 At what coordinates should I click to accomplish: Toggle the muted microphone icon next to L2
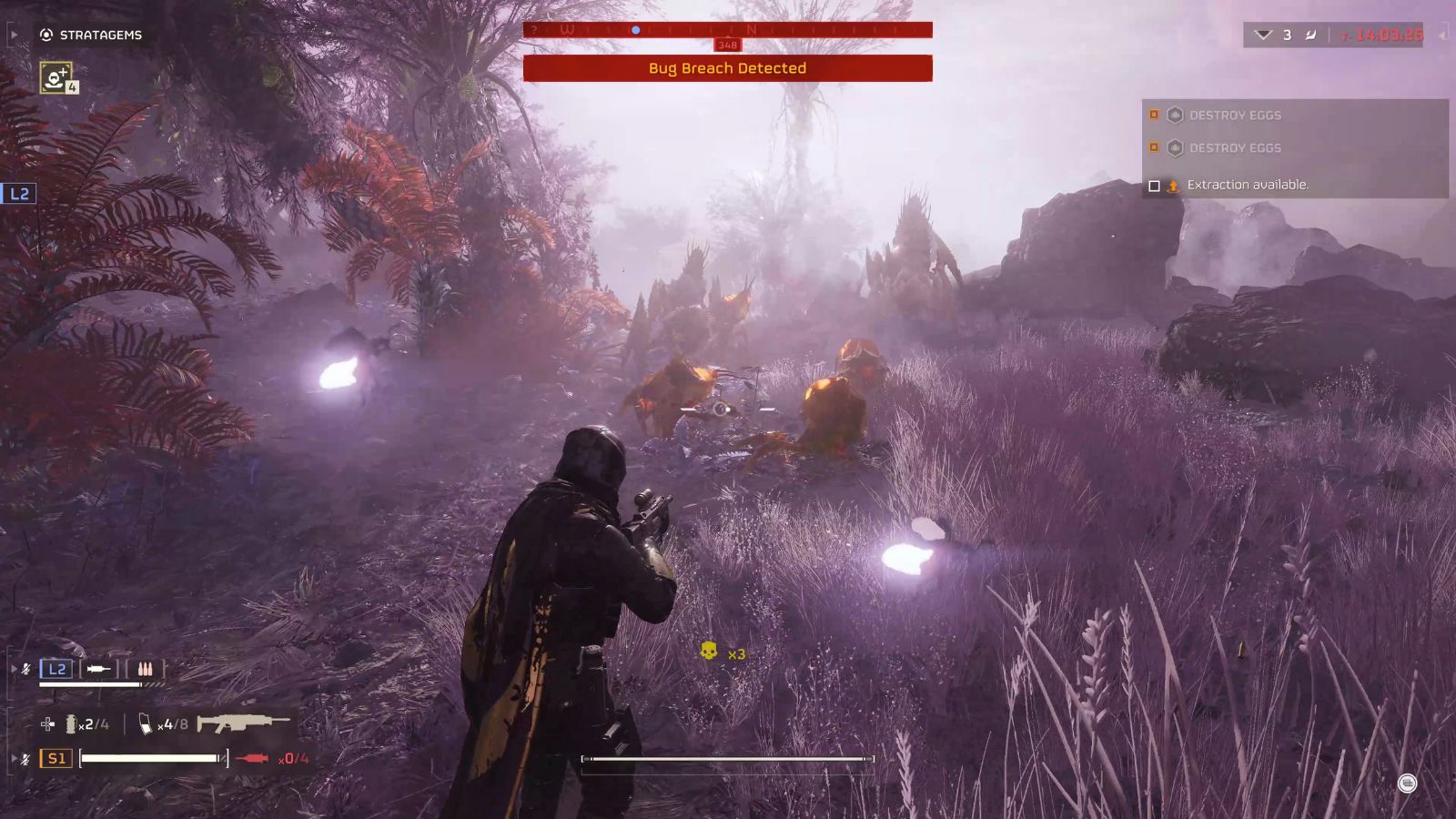coord(26,669)
